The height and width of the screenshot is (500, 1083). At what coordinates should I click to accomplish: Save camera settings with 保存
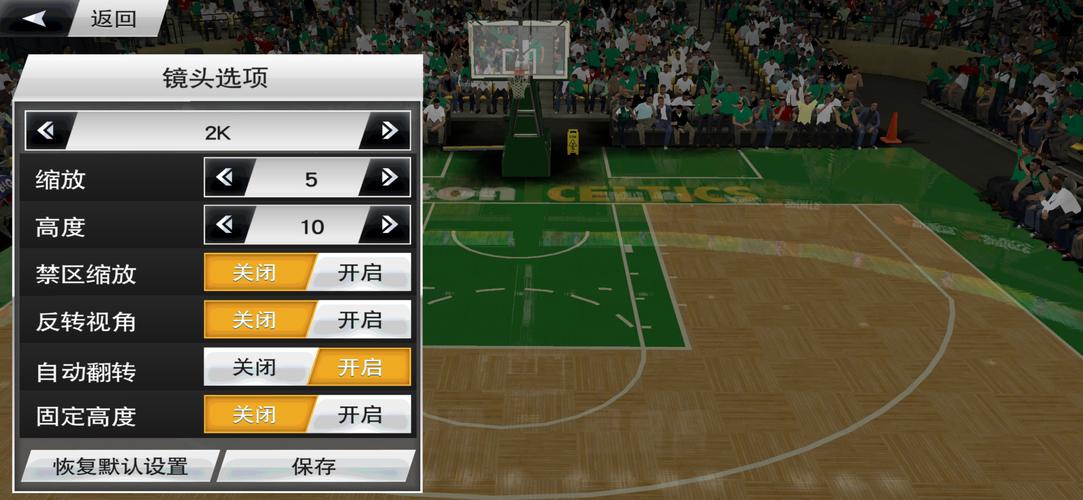tap(314, 466)
